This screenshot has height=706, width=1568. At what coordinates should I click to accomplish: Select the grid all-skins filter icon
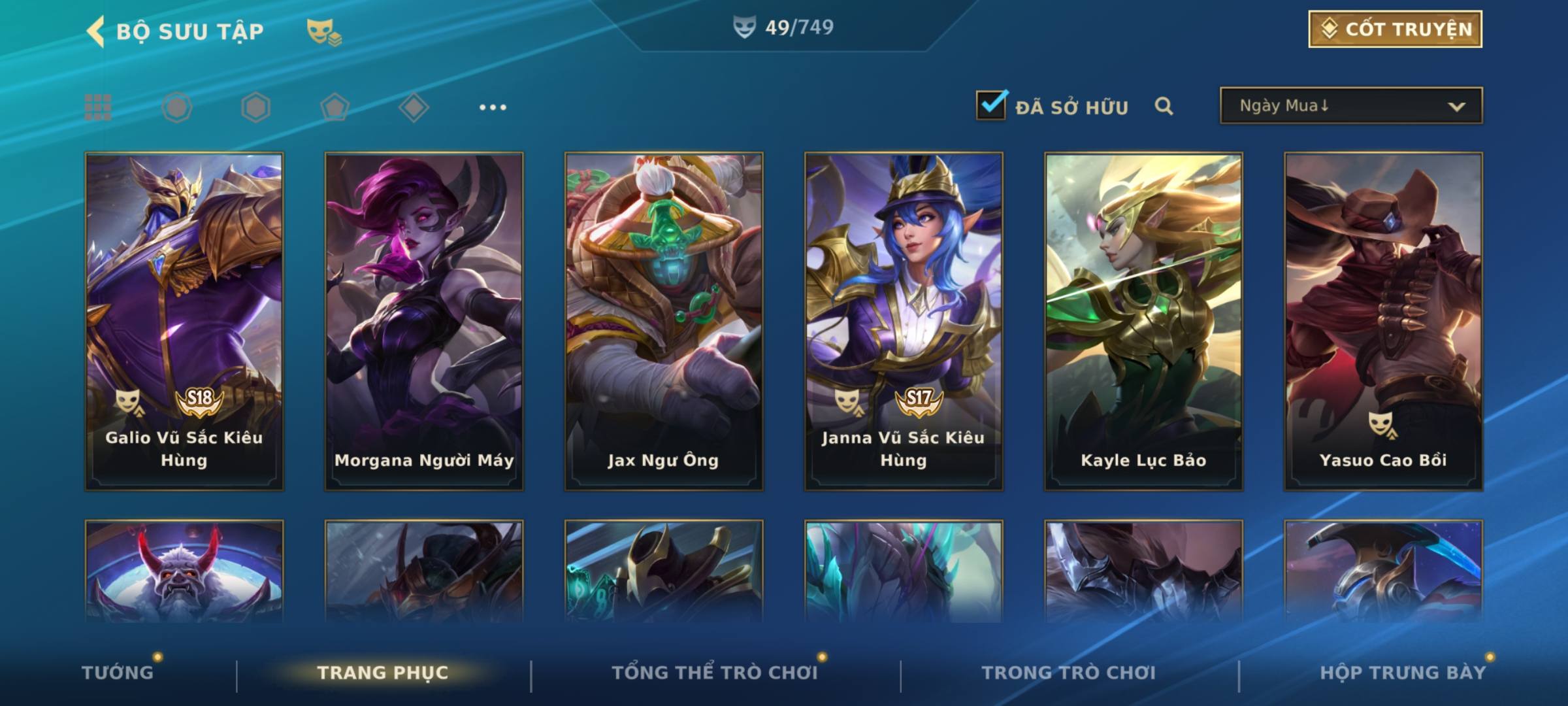click(98, 107)
